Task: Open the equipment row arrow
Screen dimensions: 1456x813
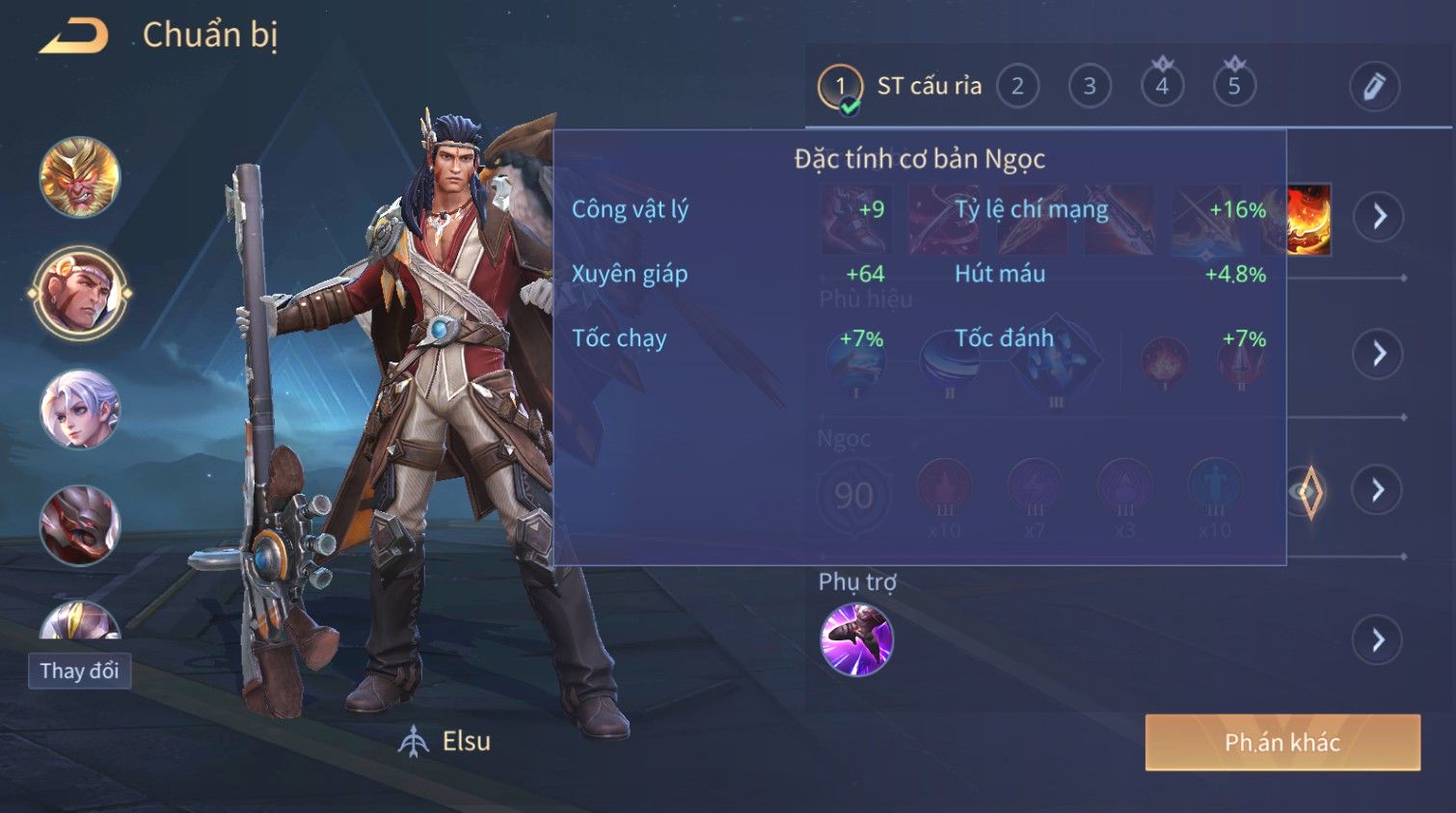Action: click(x=1378, y=216)
